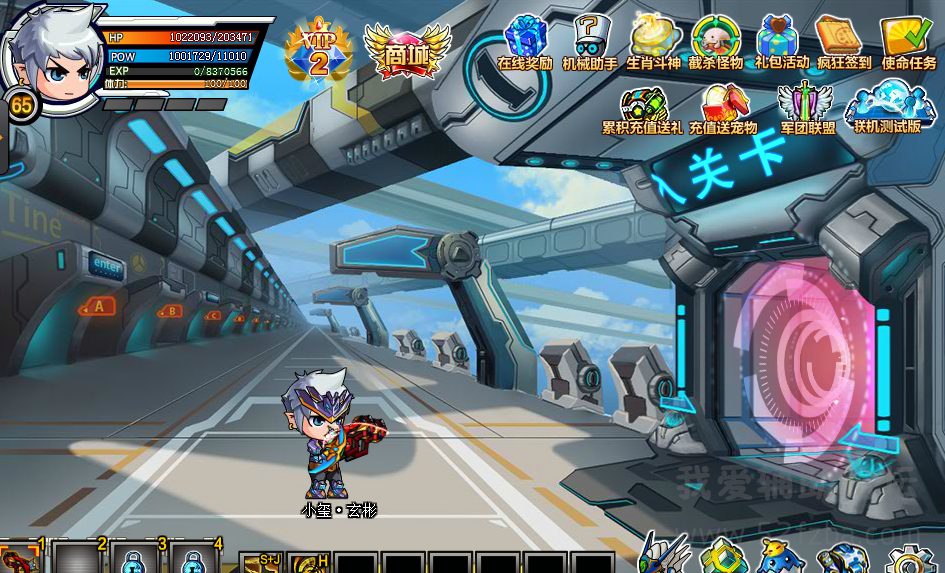The height and width of the screenshot is (573, 945).
Task: Open the 机械助手 robot helper
Action: click(x=590, y=42)
